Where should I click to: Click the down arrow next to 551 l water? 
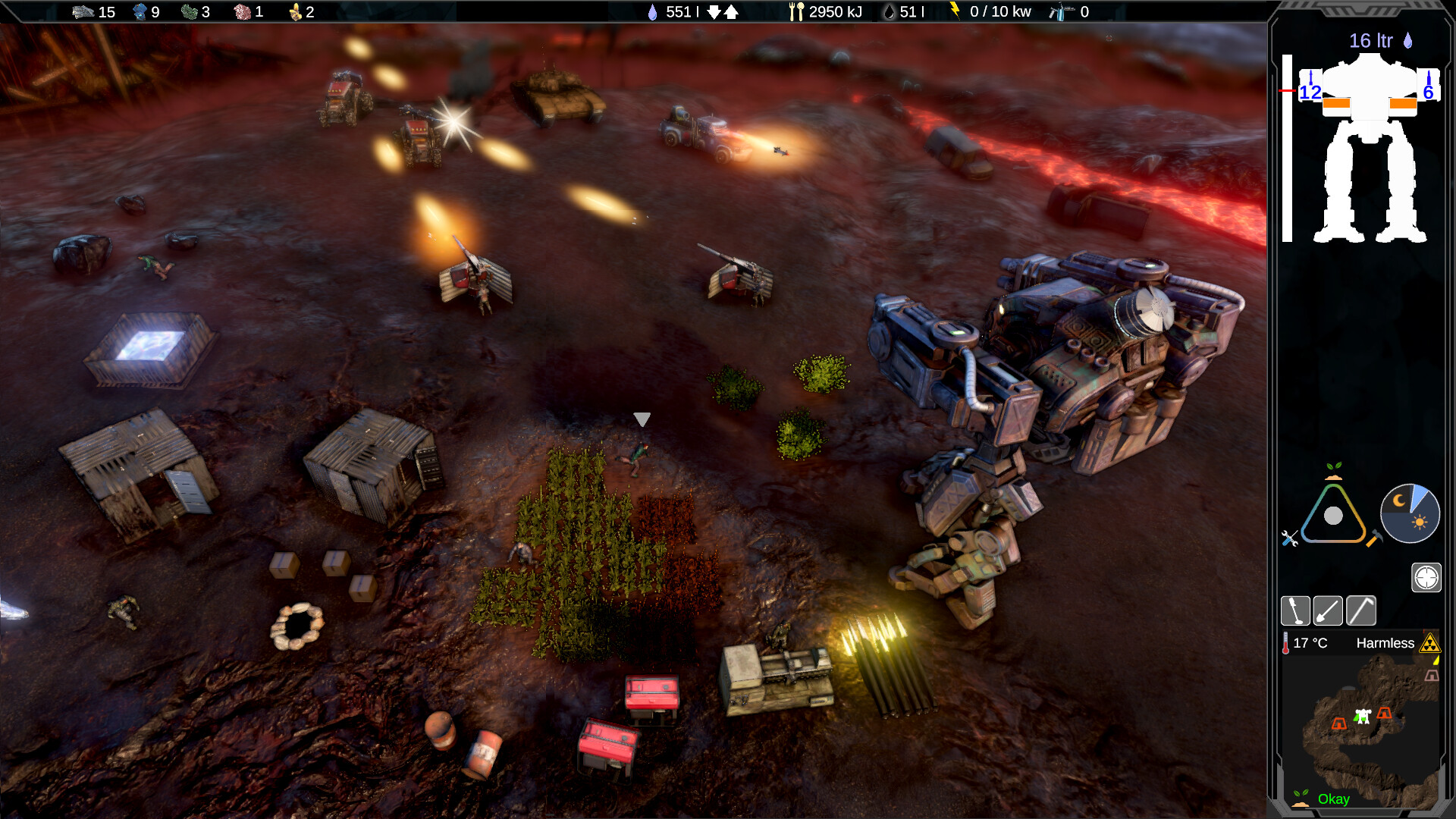click(714, 12)
